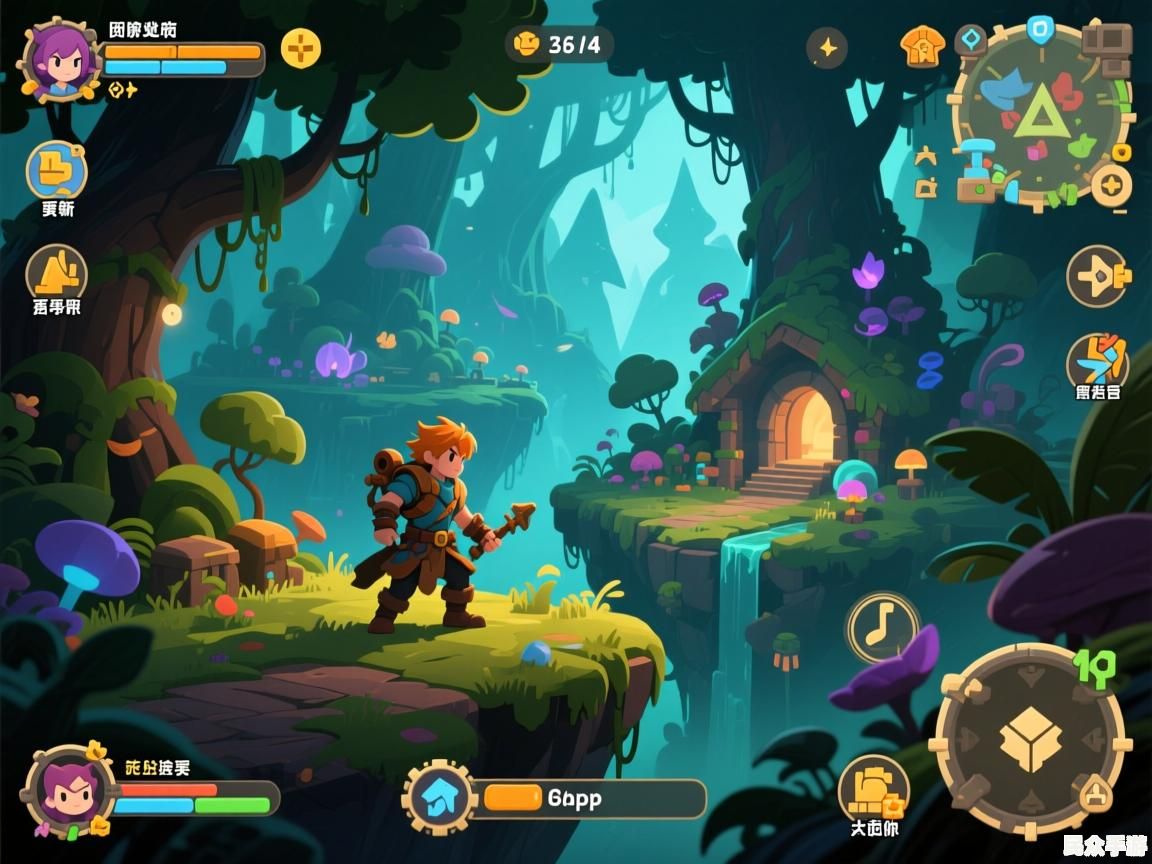Click the purple-haired hero portrait at top

click(x=60, y=60)
